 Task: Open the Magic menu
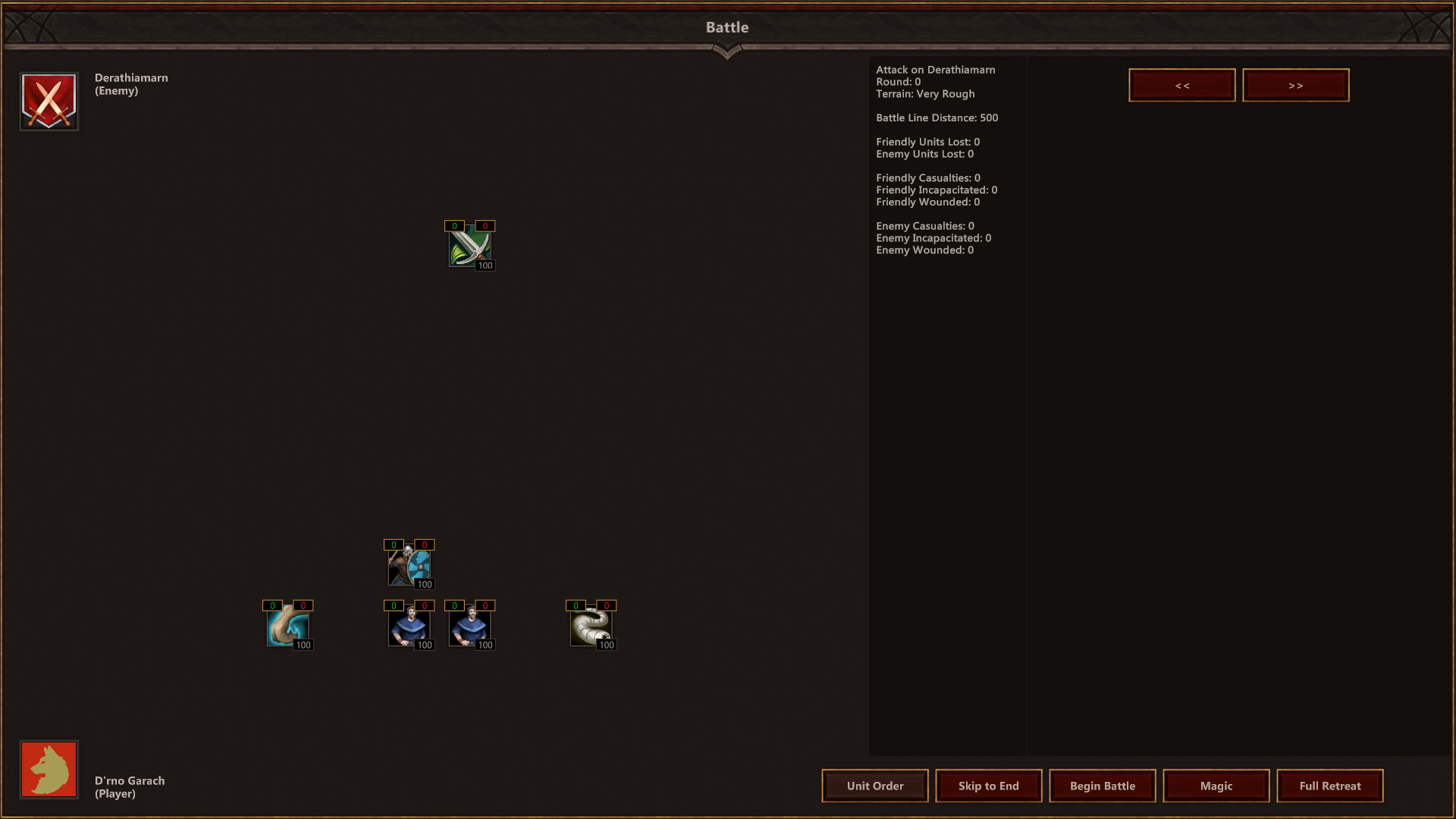1216,786
